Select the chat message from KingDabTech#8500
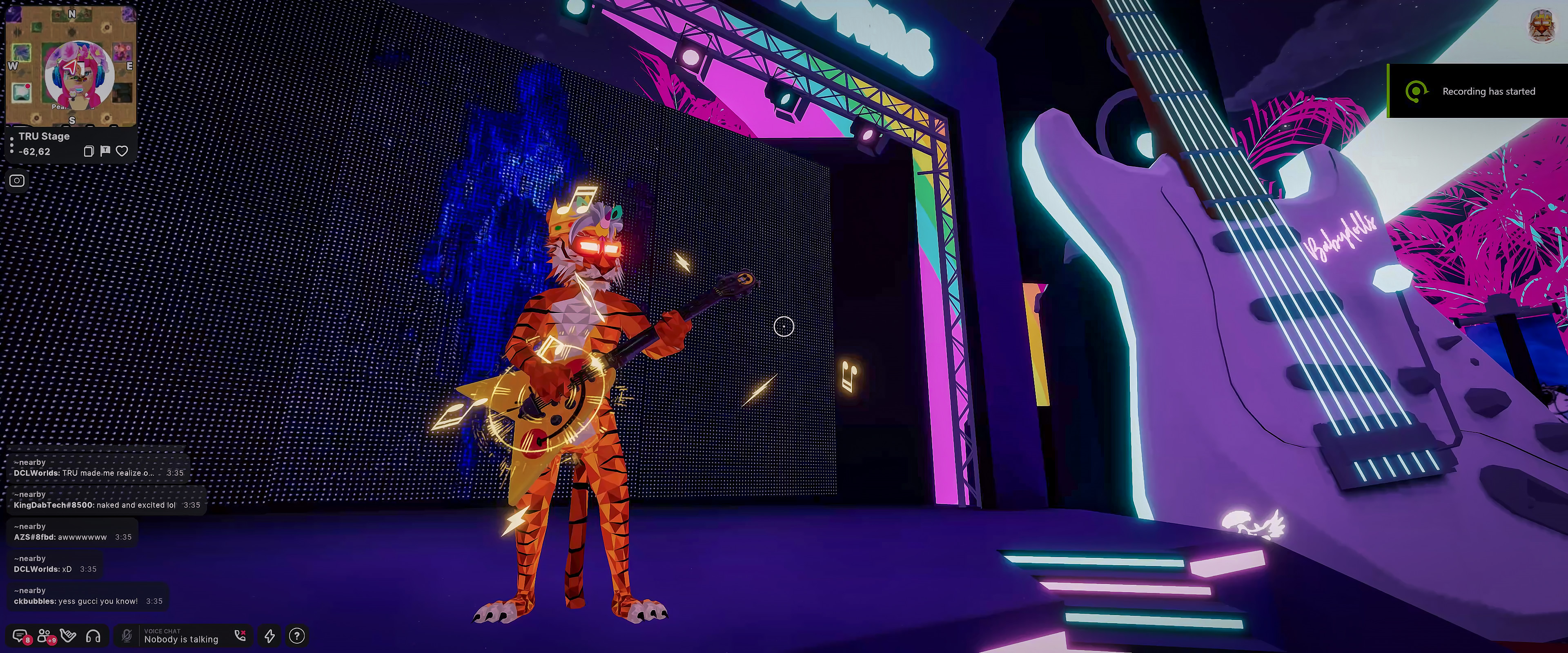The width and height of the screenshot is (1568, 653). click(94, 505)
